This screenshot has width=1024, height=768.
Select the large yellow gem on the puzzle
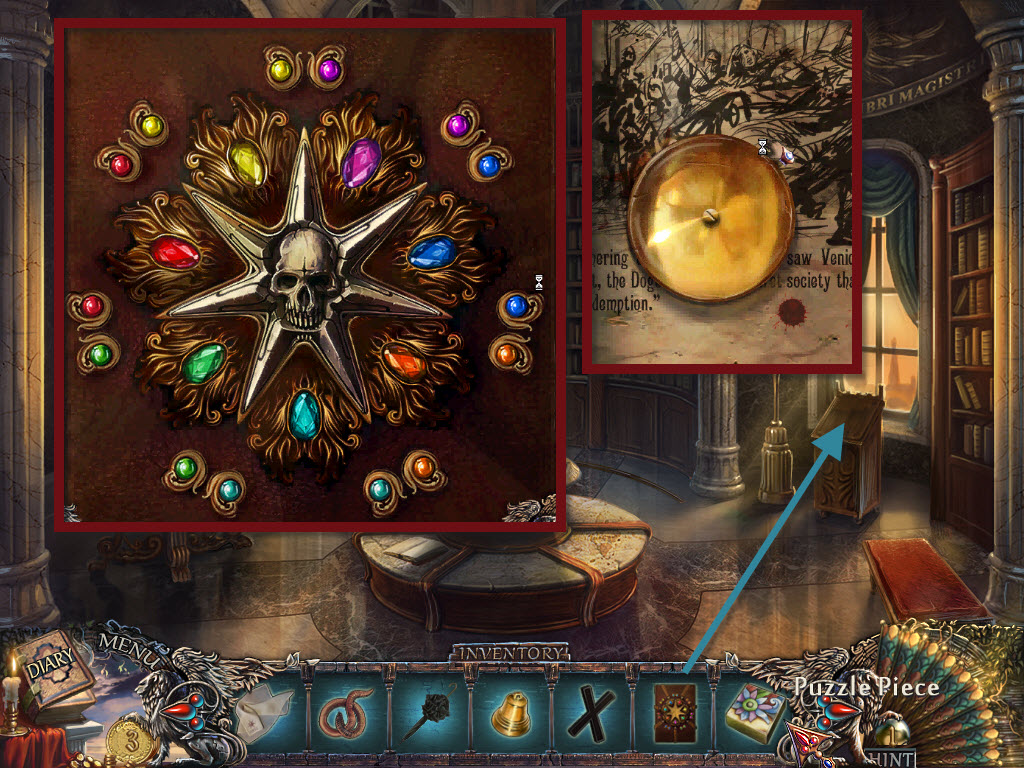(247, 161)
